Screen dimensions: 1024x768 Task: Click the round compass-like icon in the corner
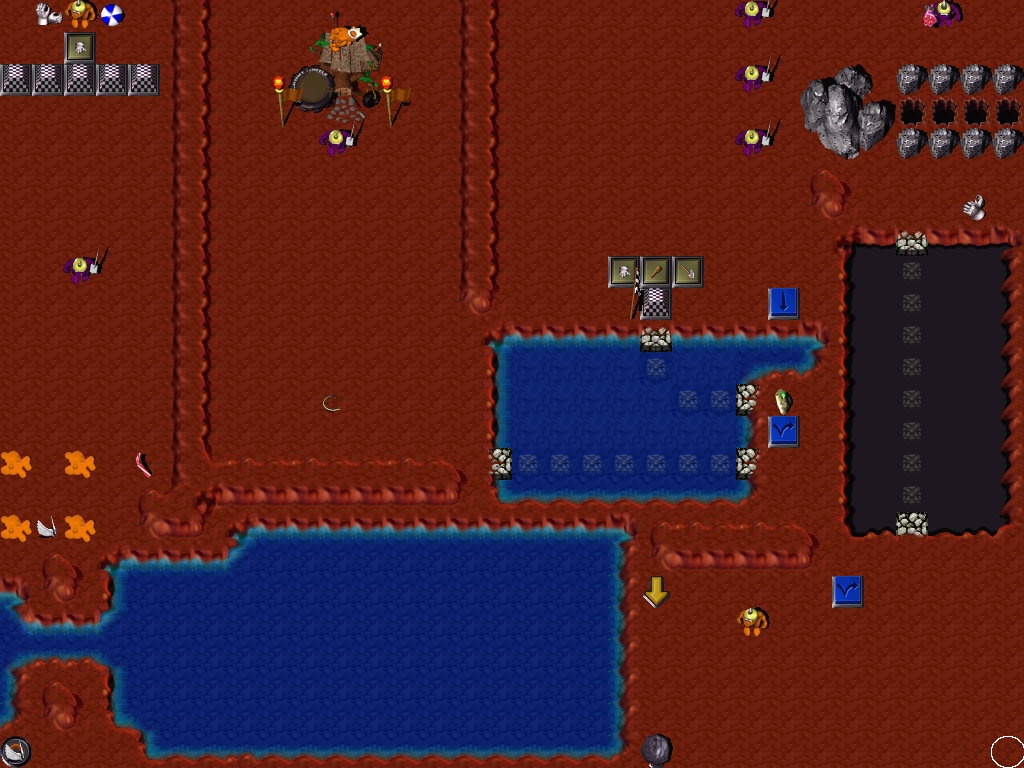click(15, 751)
